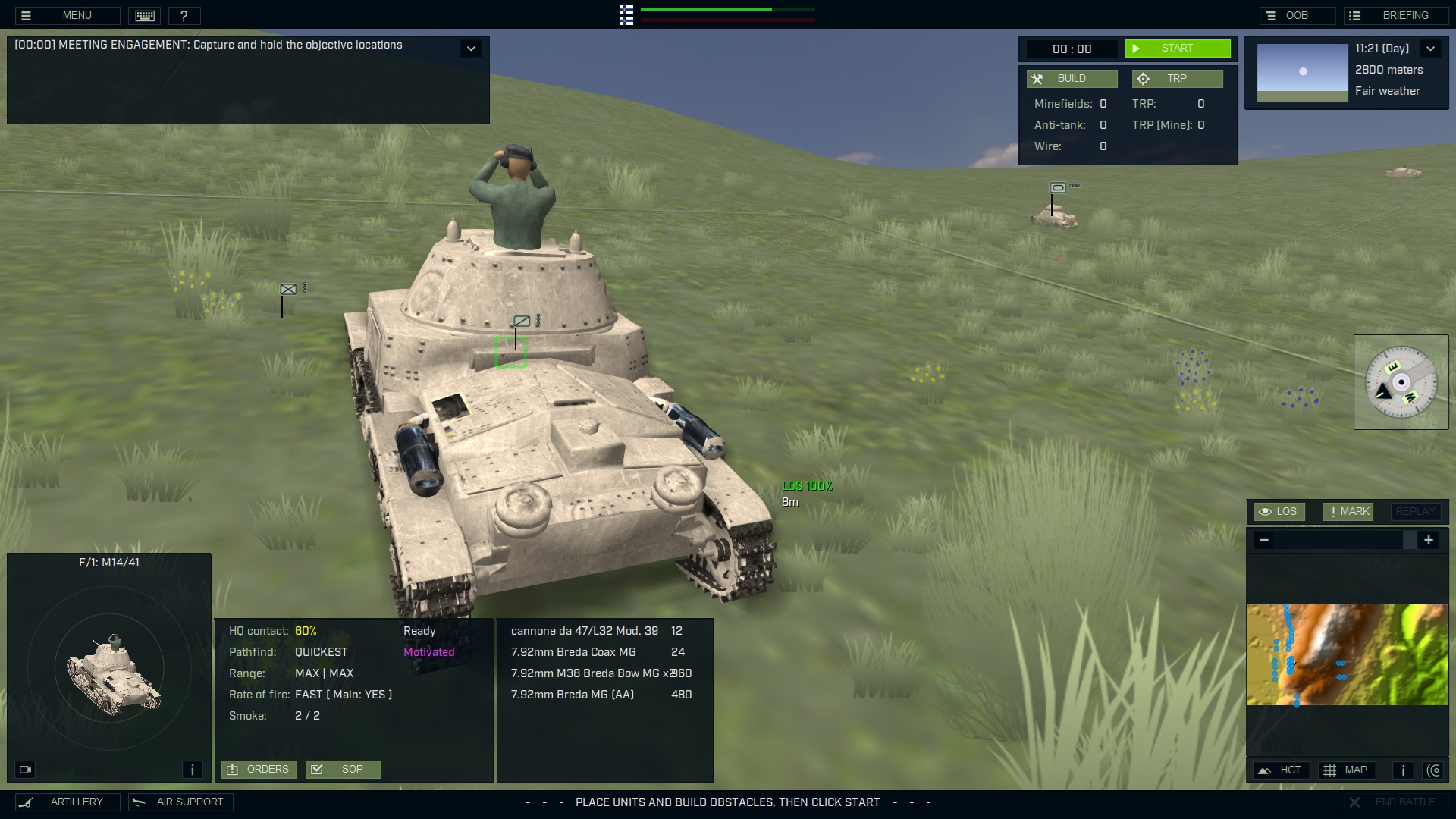Open the ARTILLERY panel

67,802
